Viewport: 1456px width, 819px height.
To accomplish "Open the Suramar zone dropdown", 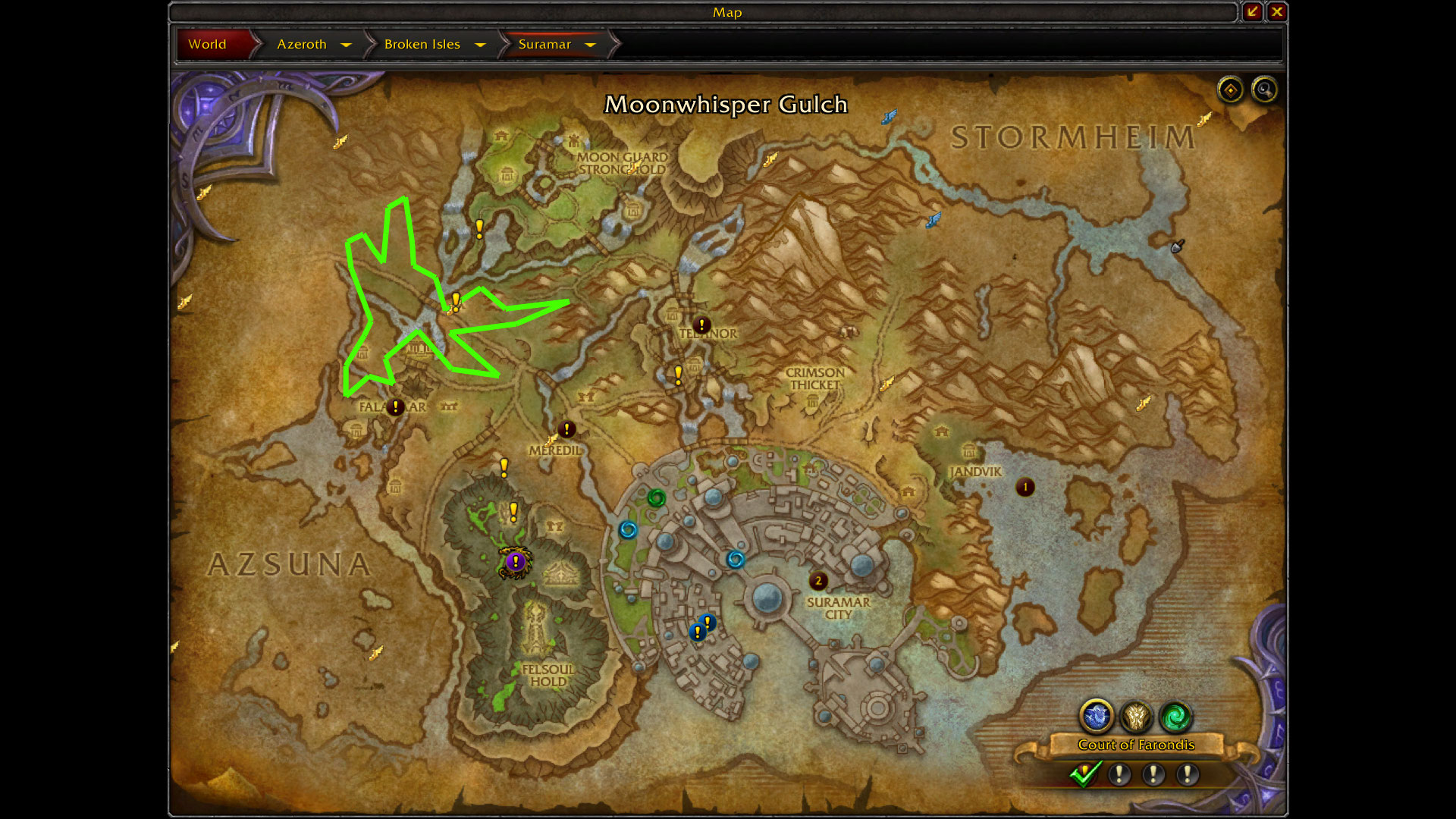I will (x=590, y=45).
